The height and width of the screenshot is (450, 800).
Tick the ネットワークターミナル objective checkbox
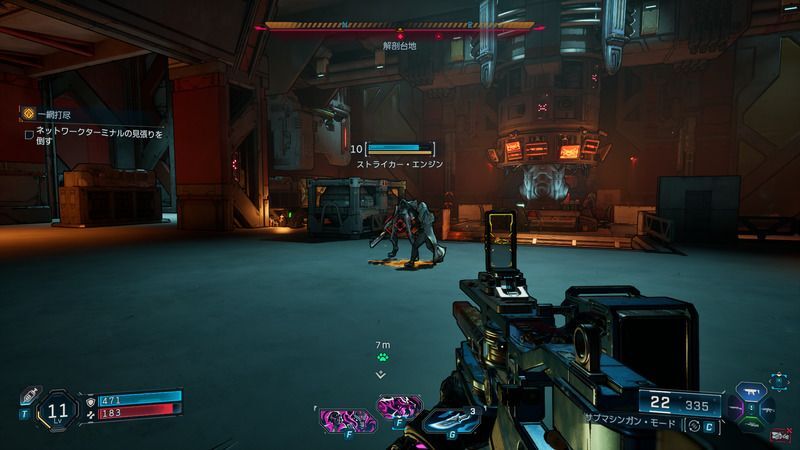click(x=29, y=133)
